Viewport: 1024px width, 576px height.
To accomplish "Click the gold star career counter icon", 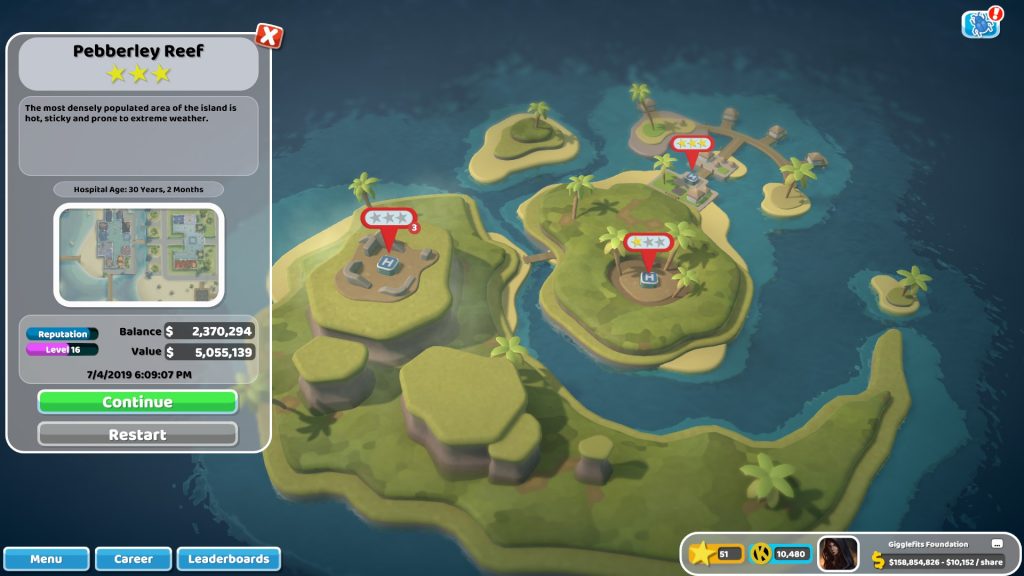I will point(703,554).
